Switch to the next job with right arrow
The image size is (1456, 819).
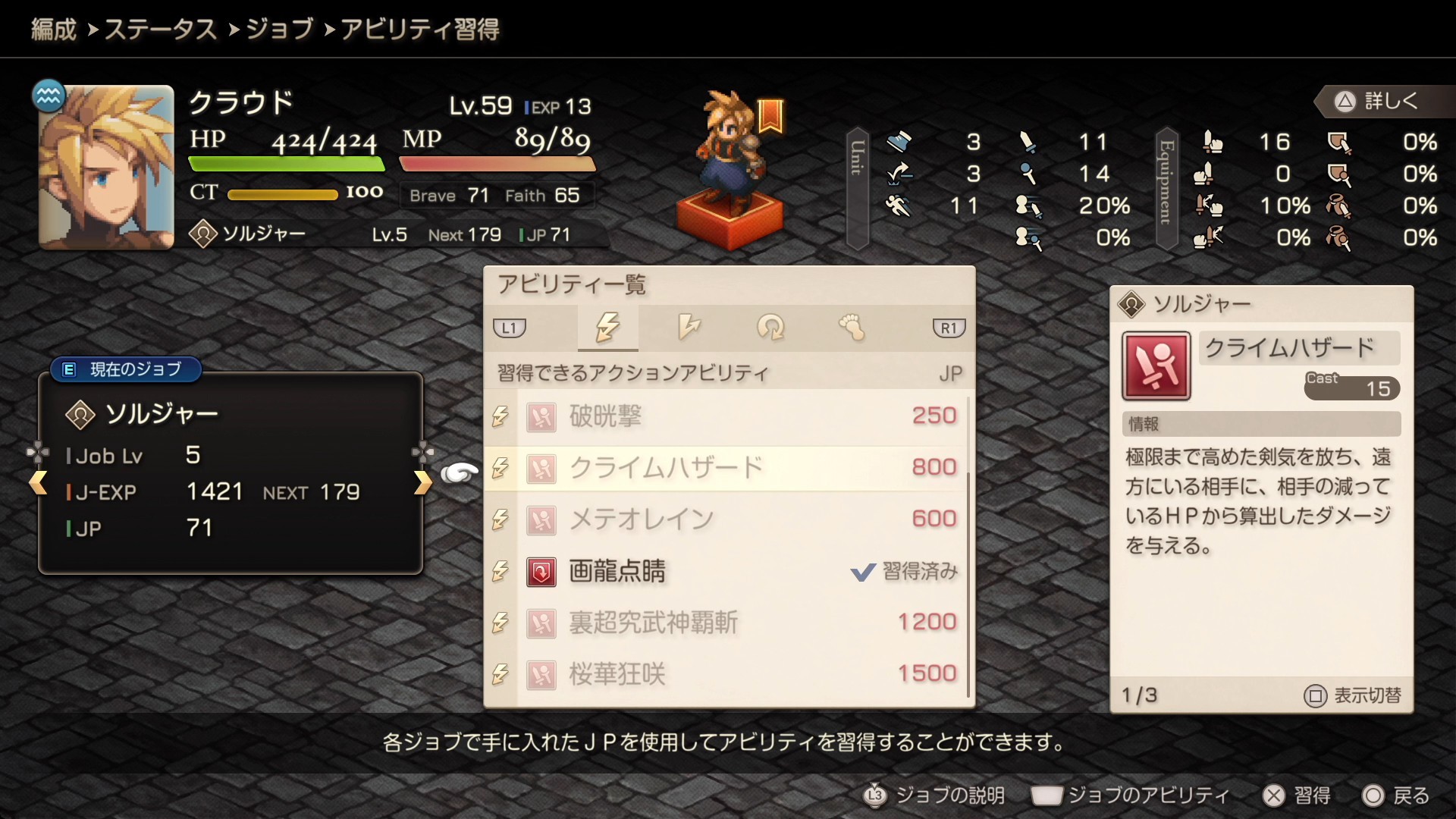(x=422, y=482)
